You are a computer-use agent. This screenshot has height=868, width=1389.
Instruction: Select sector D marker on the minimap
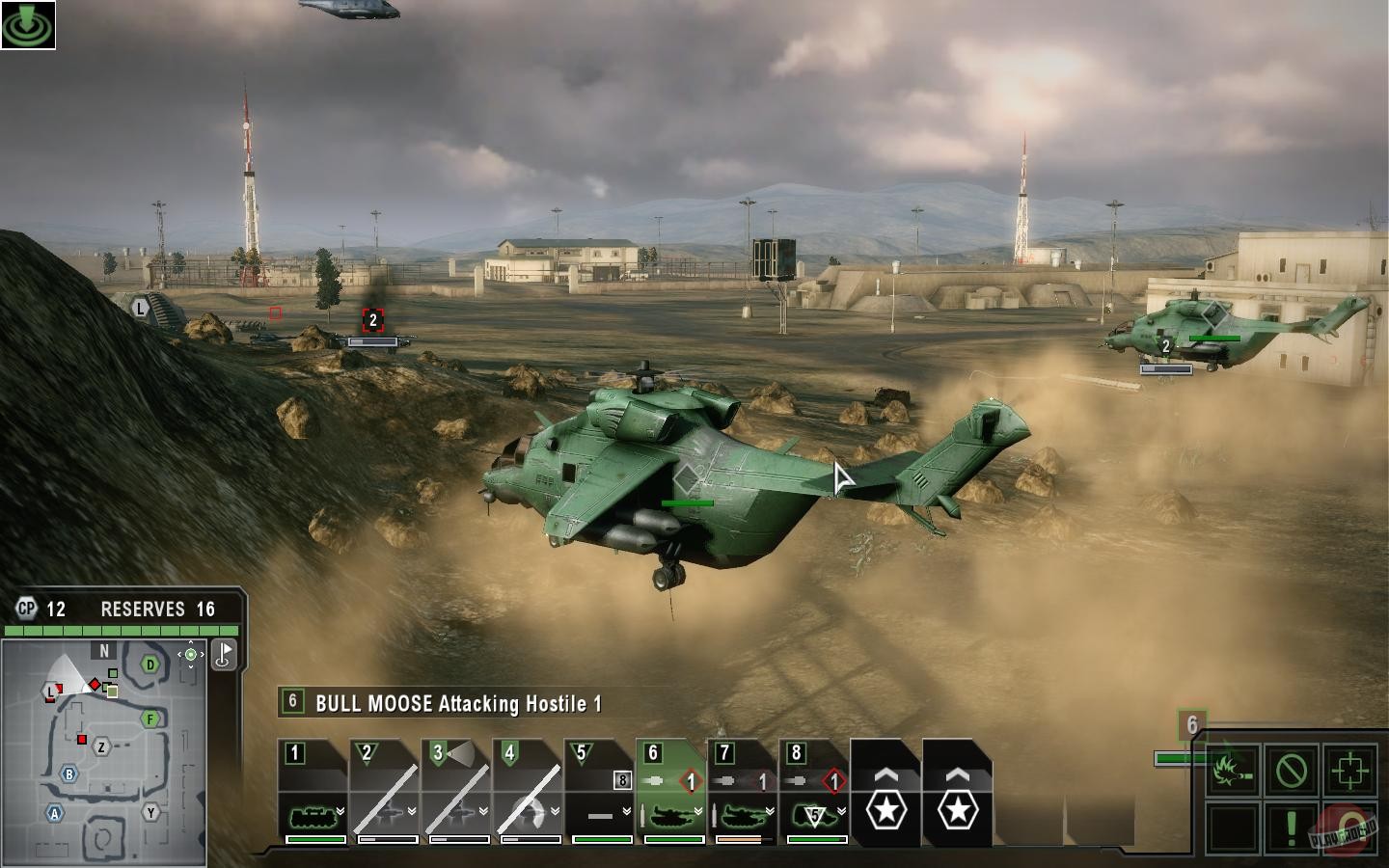[x=149, y=663]
